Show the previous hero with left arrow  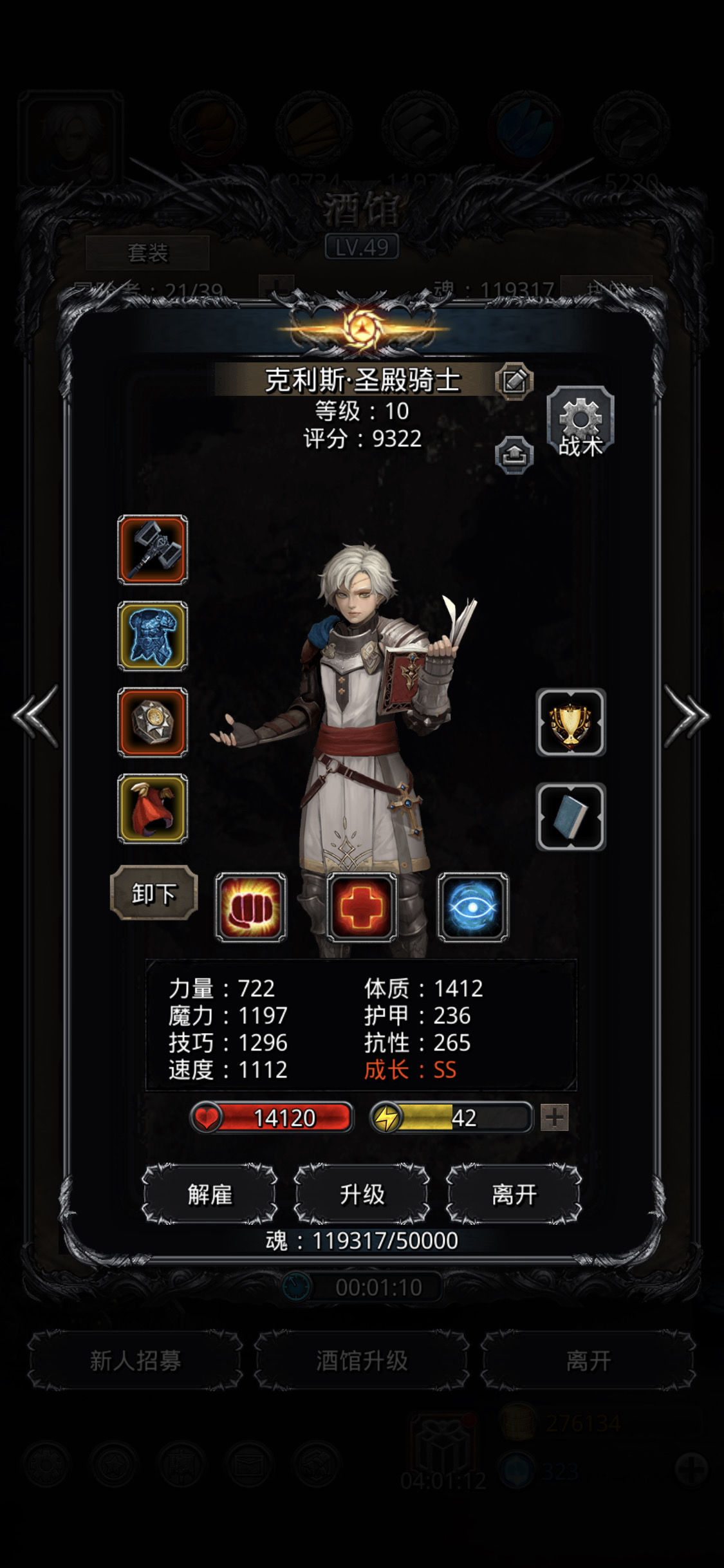[x=35, y=716]
